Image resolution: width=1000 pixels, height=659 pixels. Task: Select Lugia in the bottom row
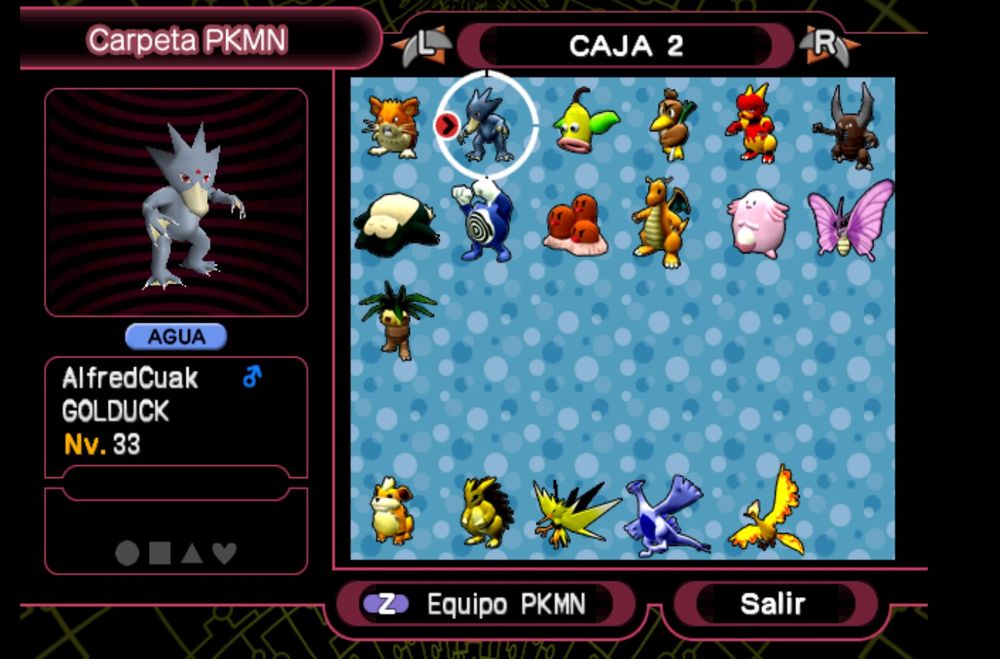665,515
